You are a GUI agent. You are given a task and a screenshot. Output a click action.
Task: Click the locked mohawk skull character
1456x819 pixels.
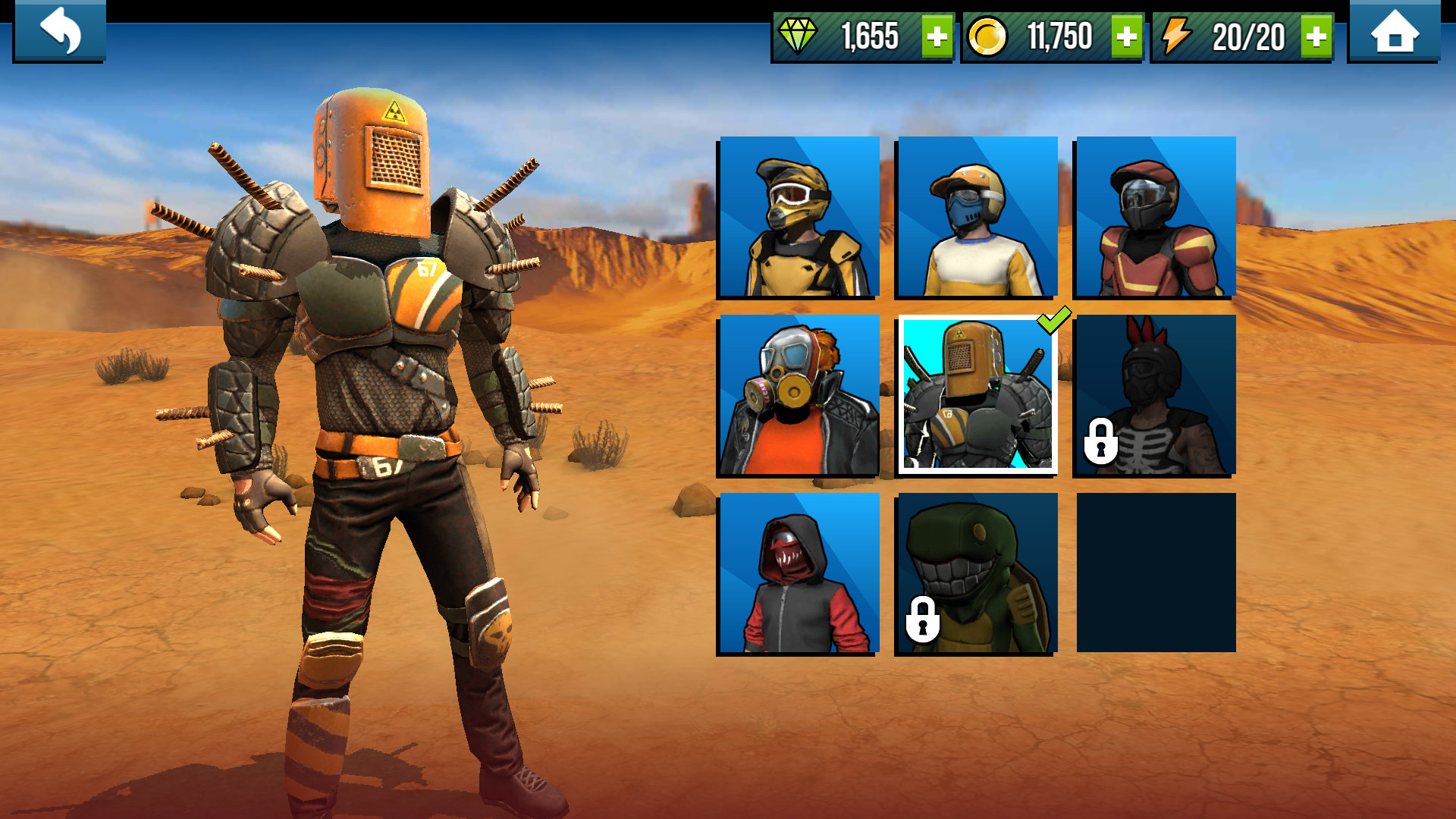pyautogui.click(x=1154, y=396)
